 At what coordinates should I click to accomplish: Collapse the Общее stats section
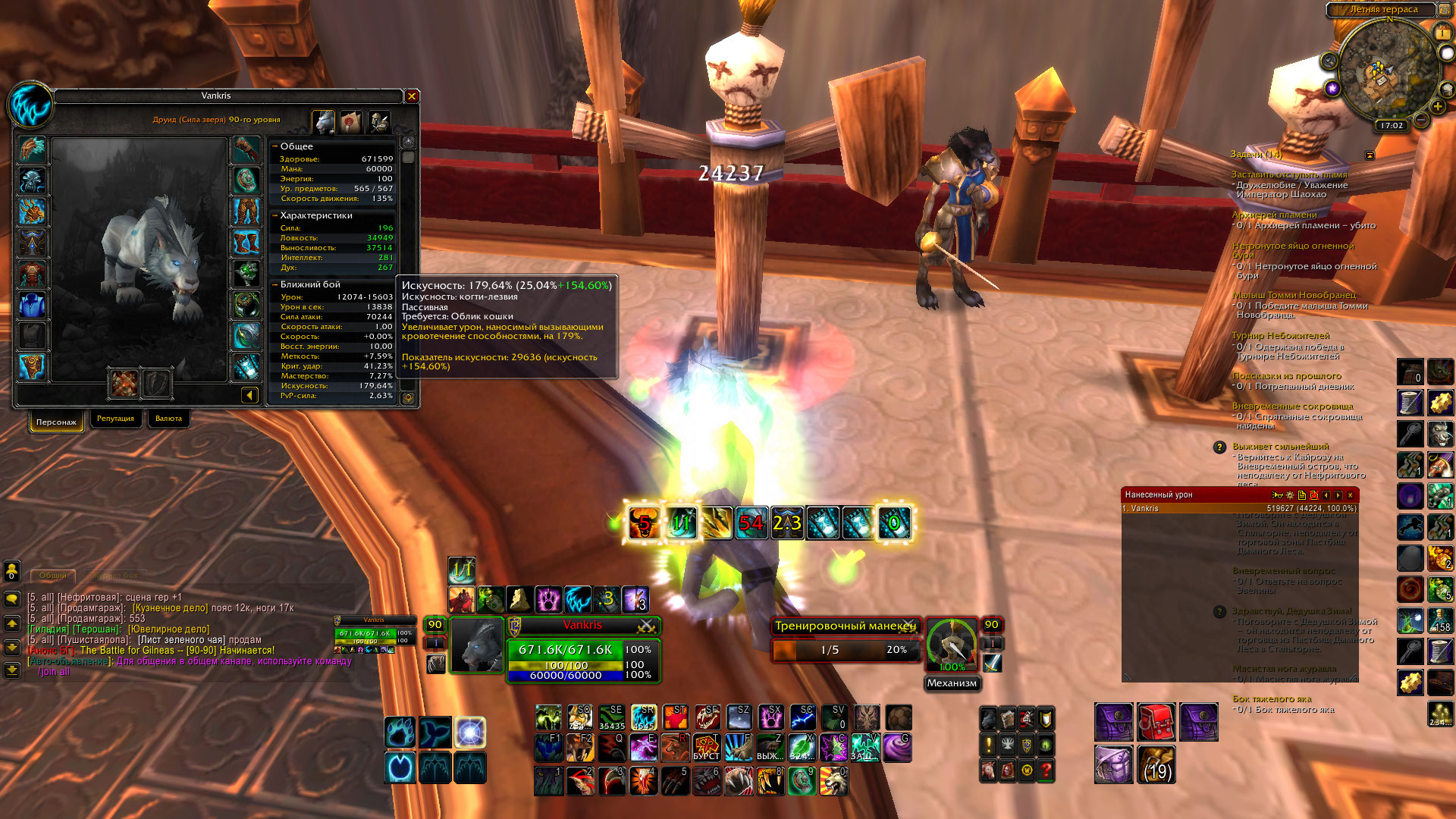click(x=275, y=146)
